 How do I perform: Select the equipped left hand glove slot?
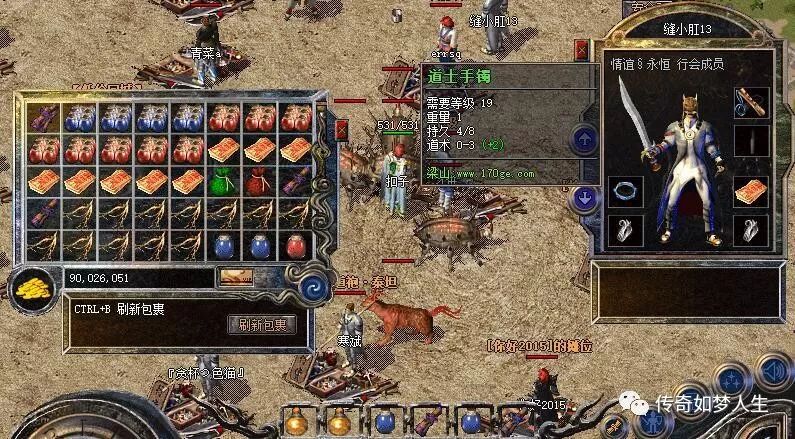[625, 230]
